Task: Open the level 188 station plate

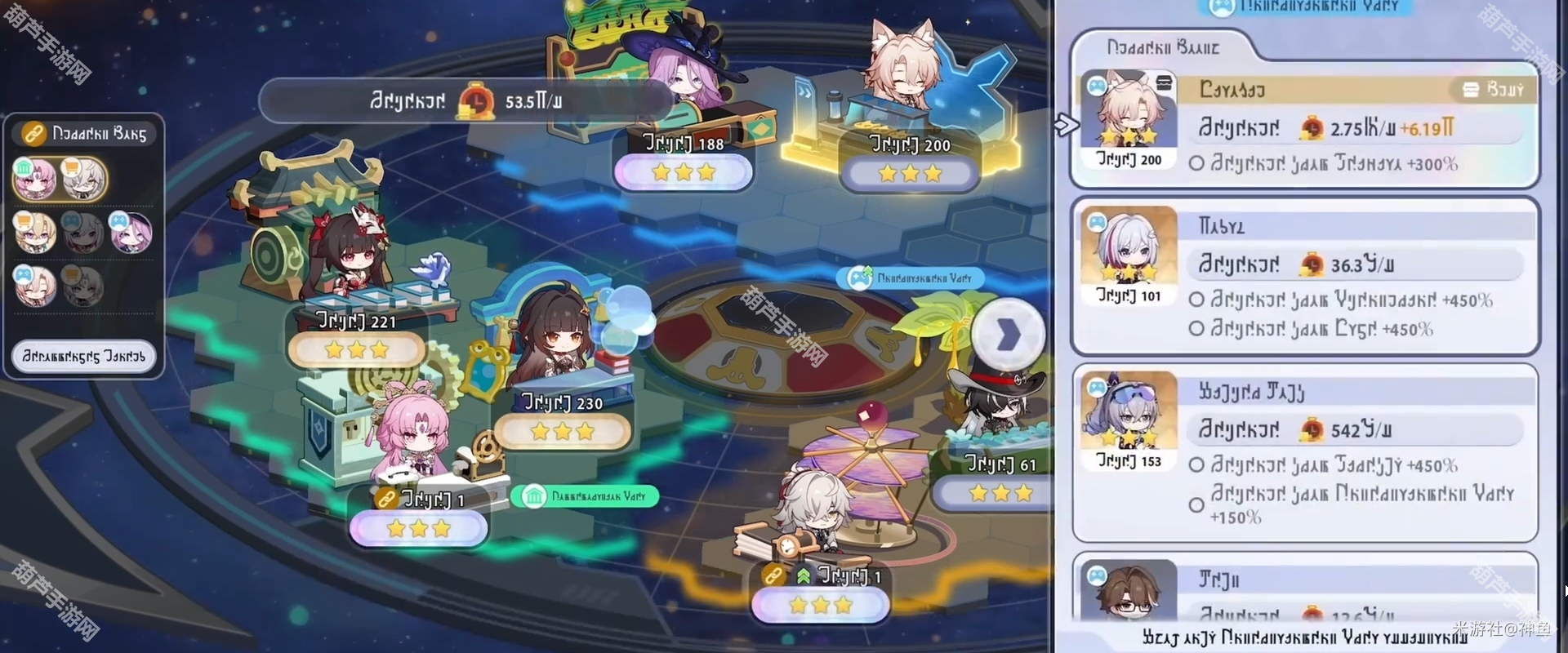Action: click(683, 163)
